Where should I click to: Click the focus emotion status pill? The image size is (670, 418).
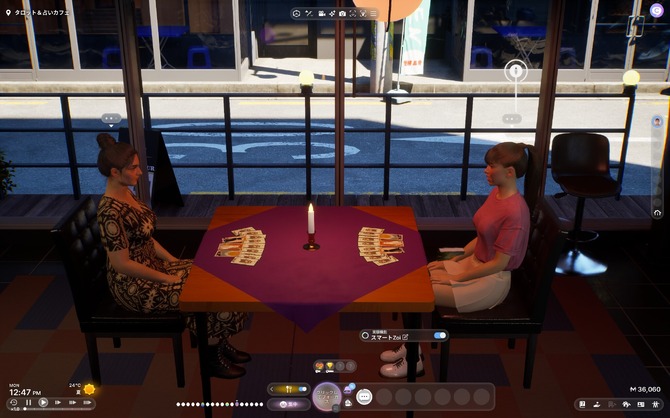289,404
